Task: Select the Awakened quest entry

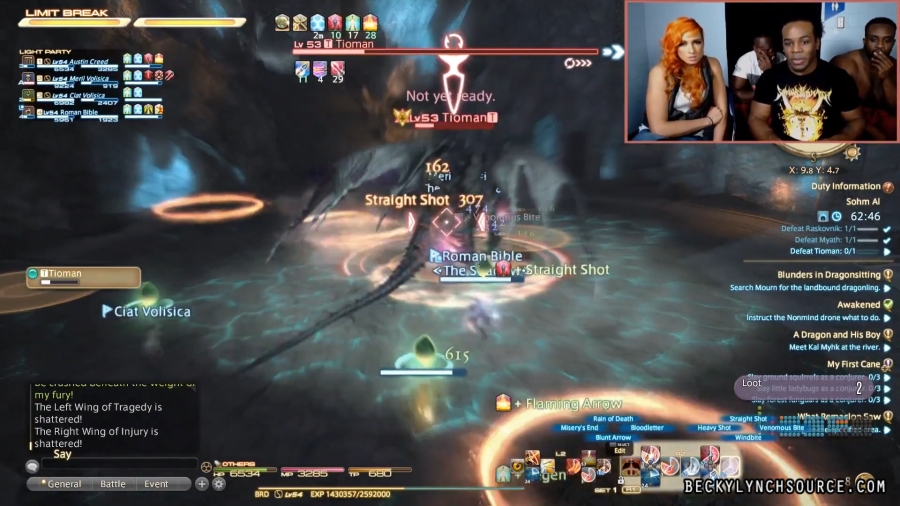Action: coord(858,305)
